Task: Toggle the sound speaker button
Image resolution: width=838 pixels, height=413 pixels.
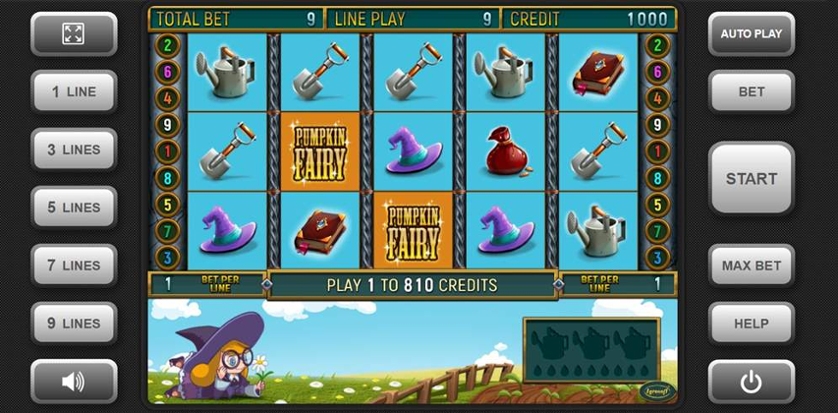Action: coord(73,380)
